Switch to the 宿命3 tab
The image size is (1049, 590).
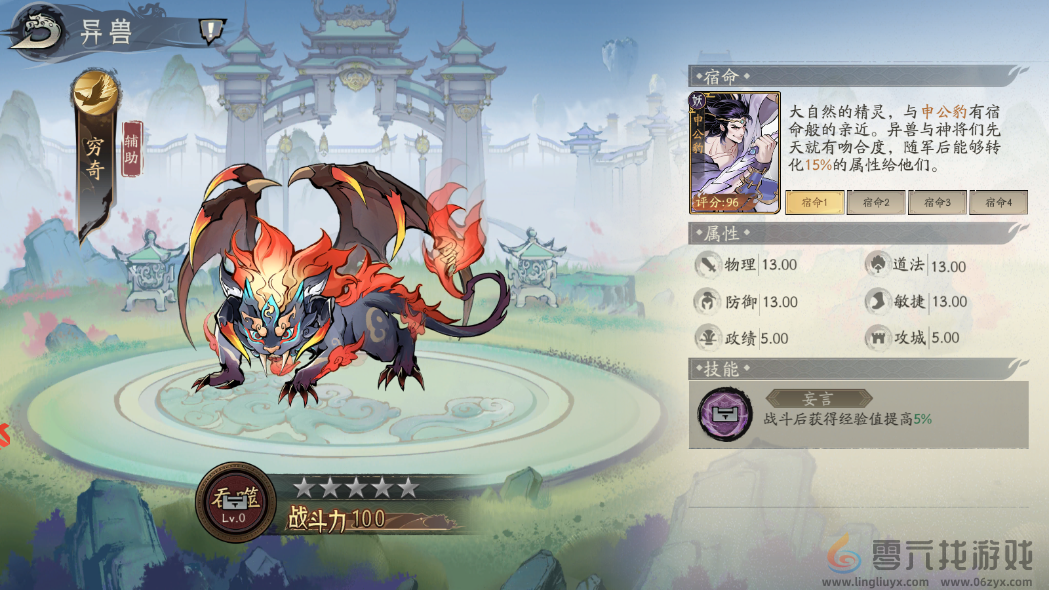937,202
